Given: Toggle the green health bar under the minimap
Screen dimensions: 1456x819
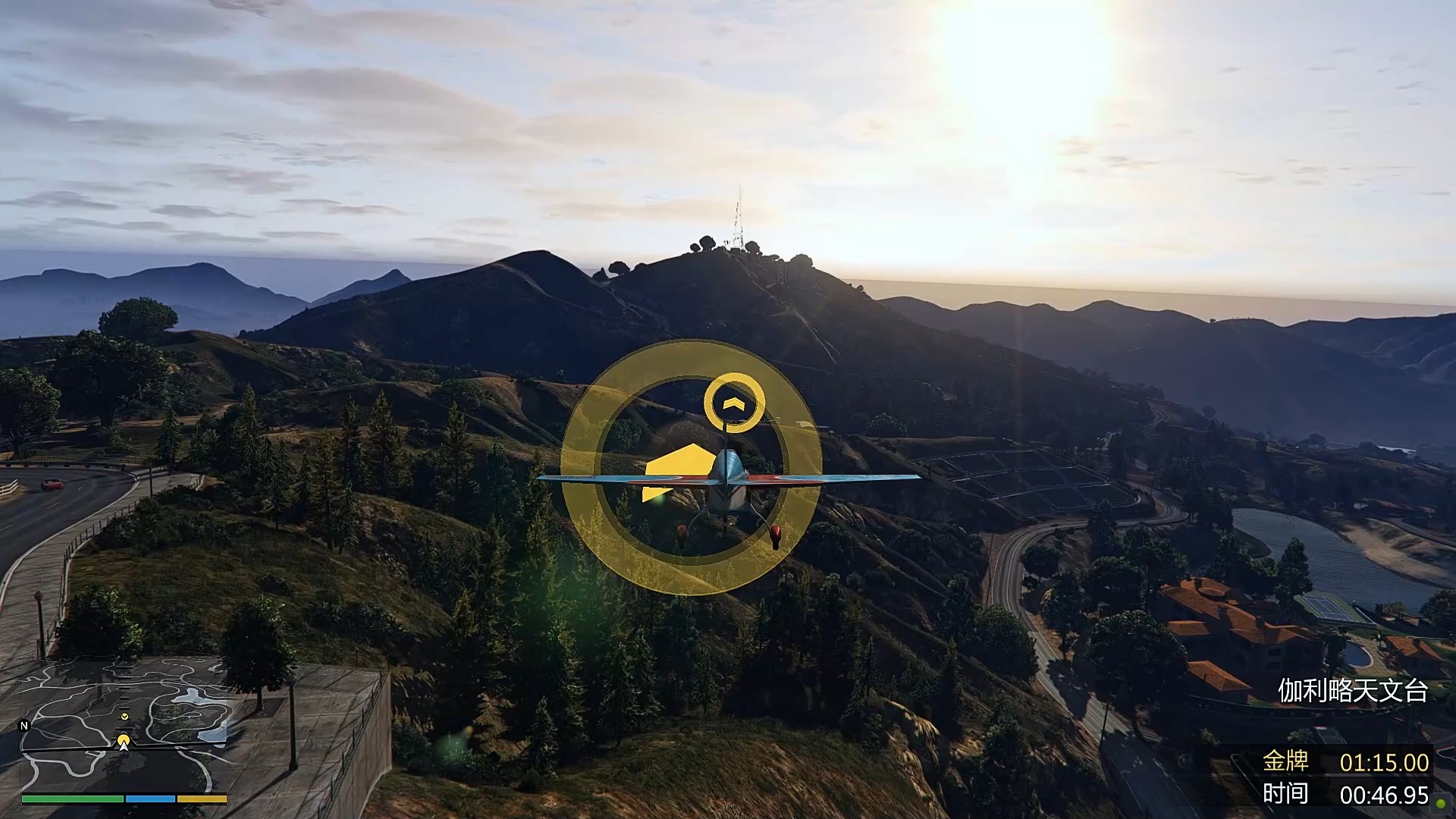Looking at the screenshot, I should point(72,798).
